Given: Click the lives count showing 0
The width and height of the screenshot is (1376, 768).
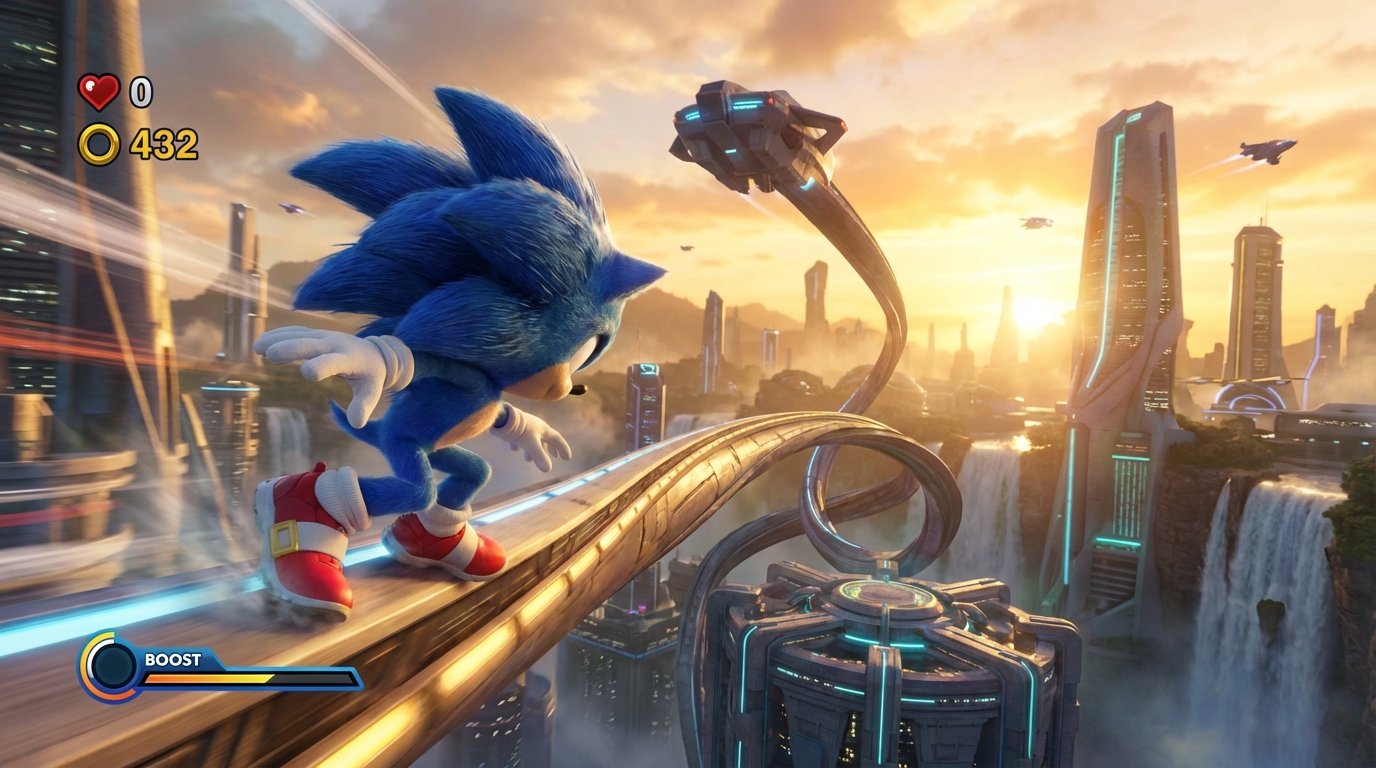Looking at the screenshot, I should 140,94.
